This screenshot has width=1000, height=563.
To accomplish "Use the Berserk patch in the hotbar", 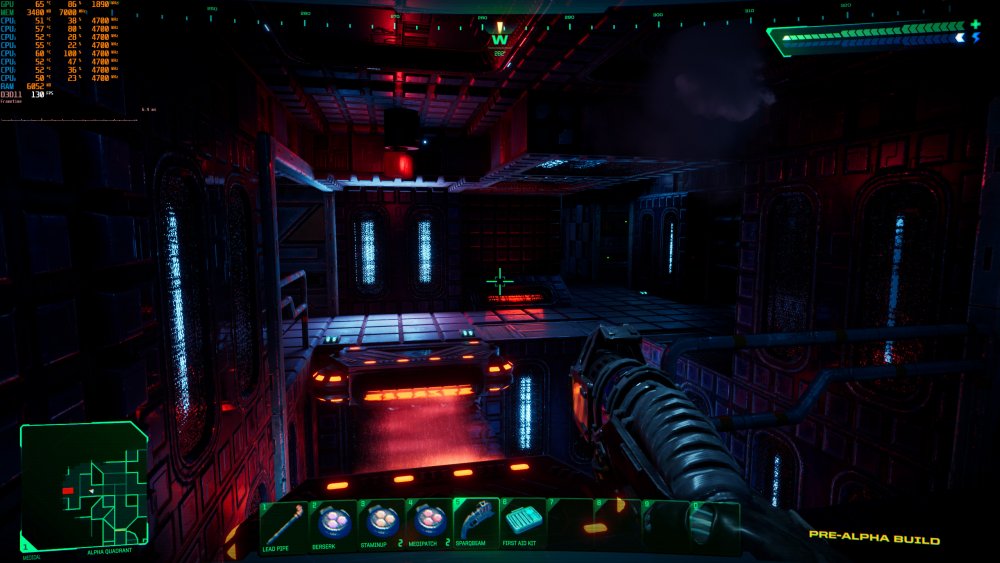I will tap(333, 526).
